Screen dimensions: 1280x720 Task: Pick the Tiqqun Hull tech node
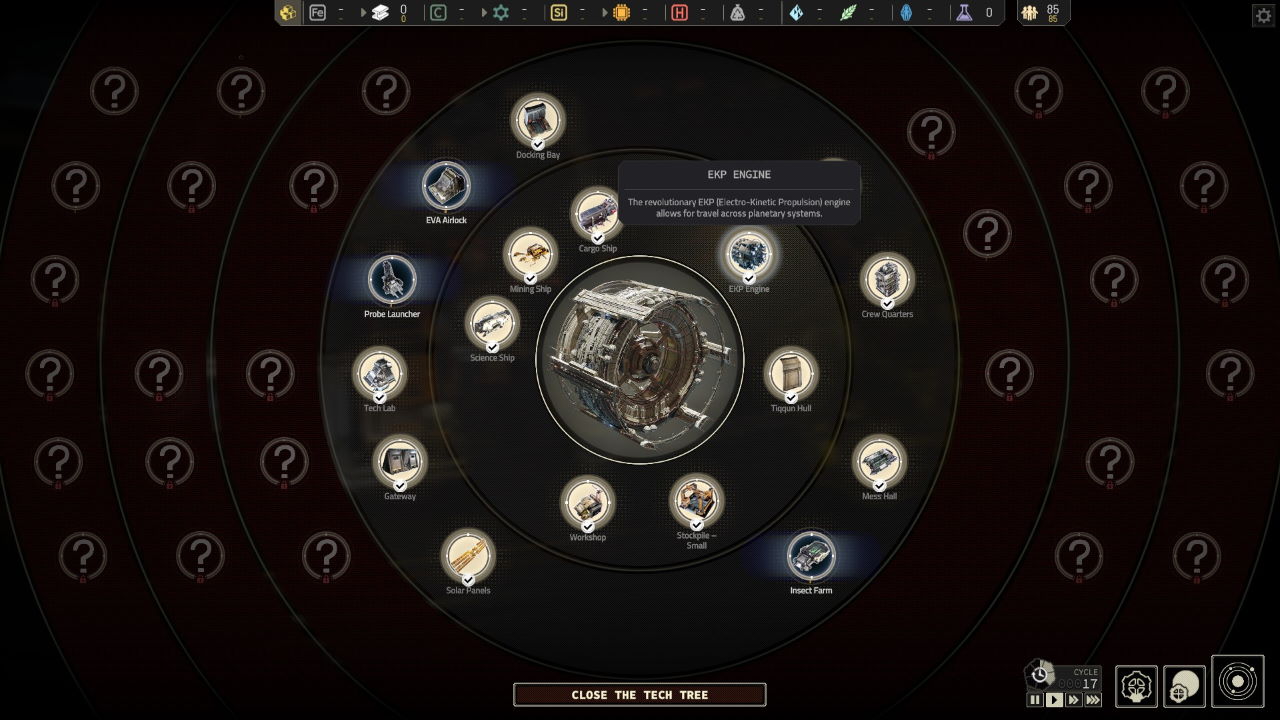tap(791, 373)
